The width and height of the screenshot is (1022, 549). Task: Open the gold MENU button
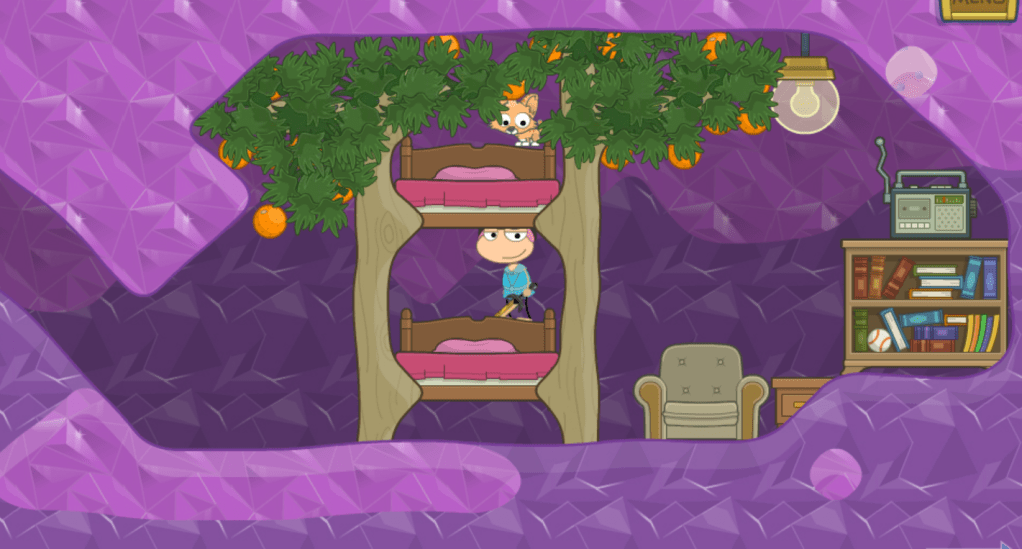978,8
